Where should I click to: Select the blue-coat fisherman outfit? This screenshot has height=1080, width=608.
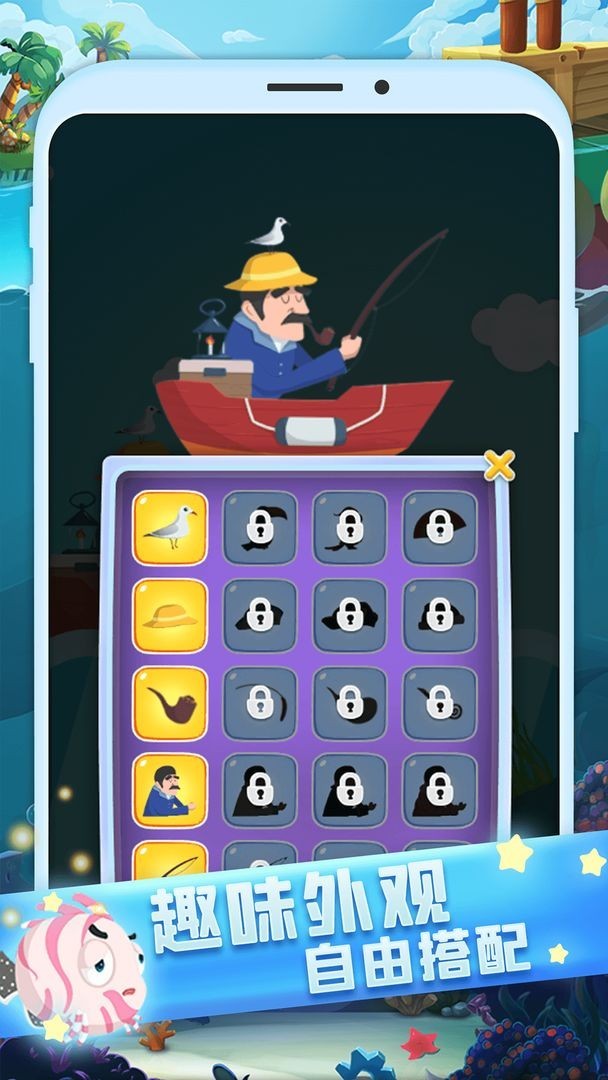coord(170,790)
